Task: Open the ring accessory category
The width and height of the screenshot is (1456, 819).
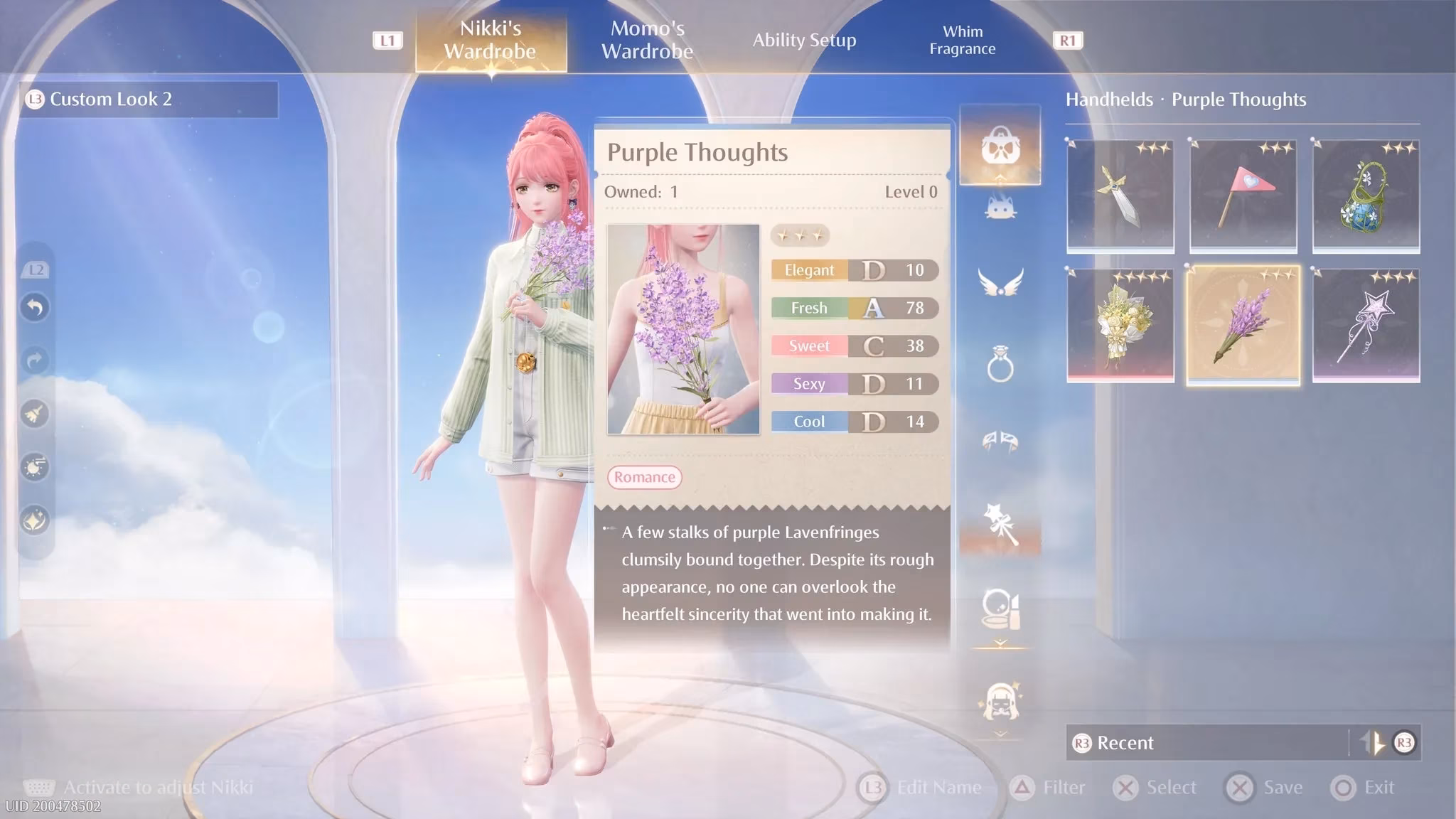Action: (1000, 364)
